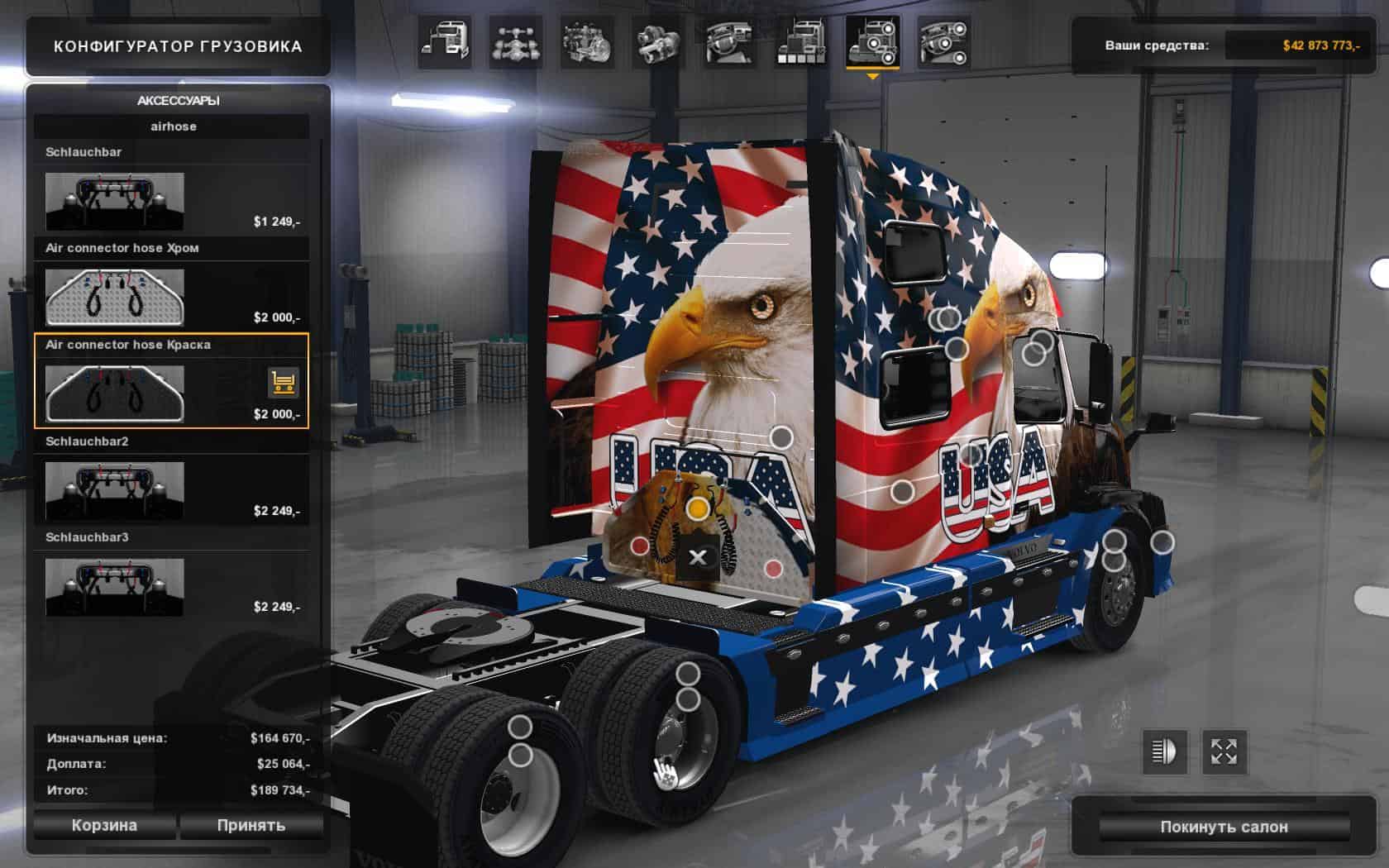Confirm changes with Принять button

251,825
